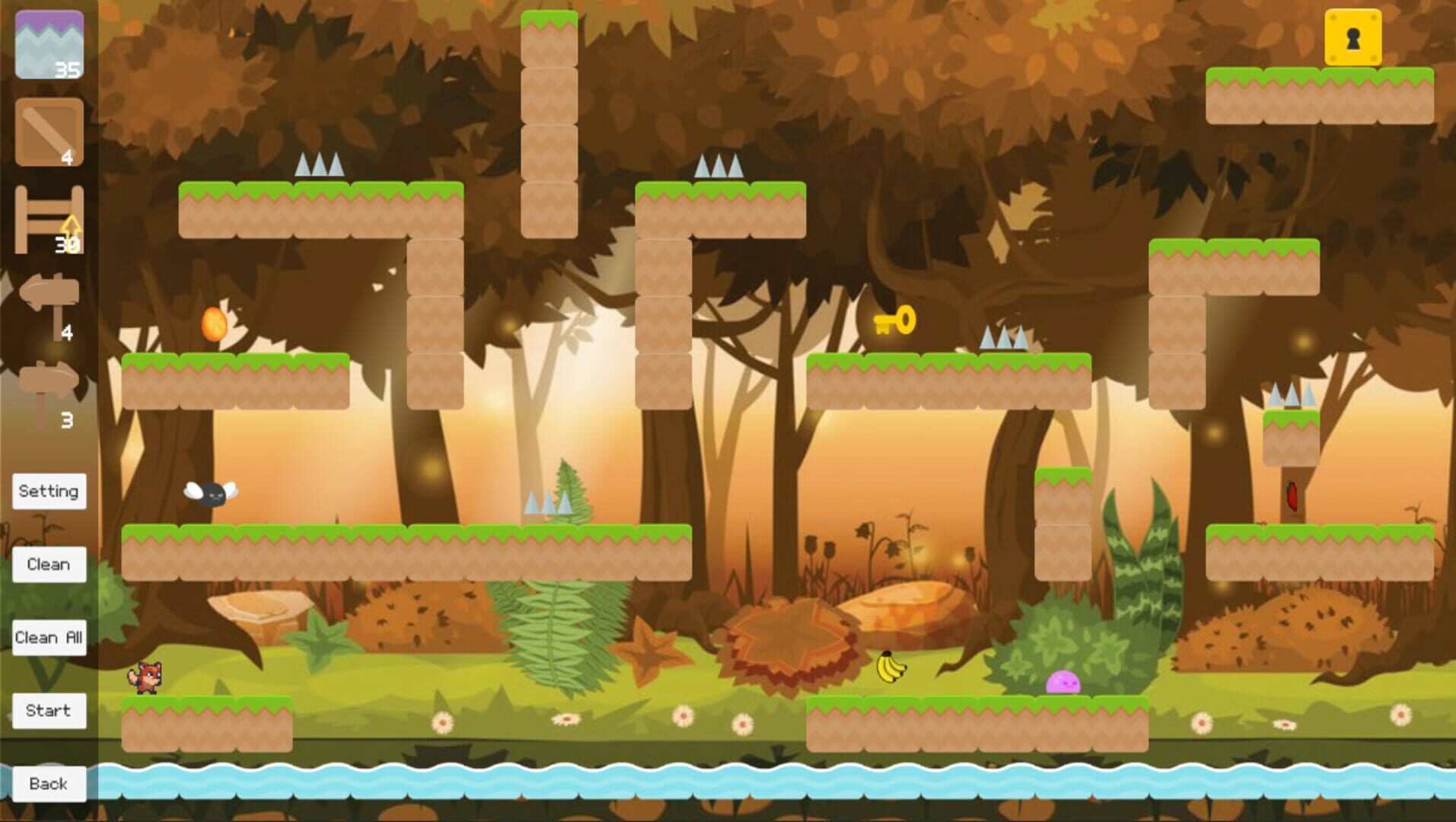Start the level with the Start button
This screenshot has height=822, width=1456.
tap(49, 710)
